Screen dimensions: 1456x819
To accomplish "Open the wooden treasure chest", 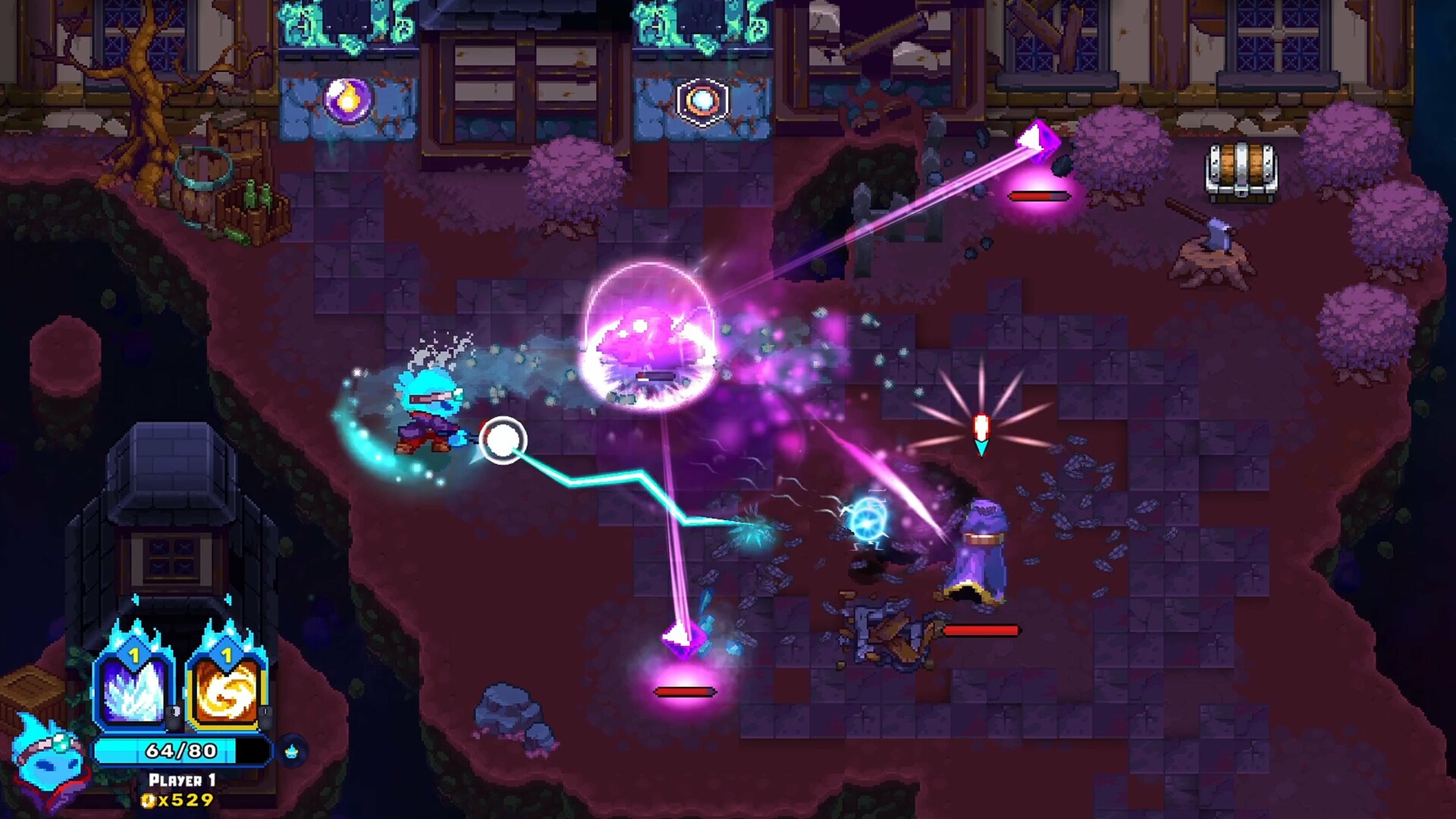I will tap(1241, 171).
